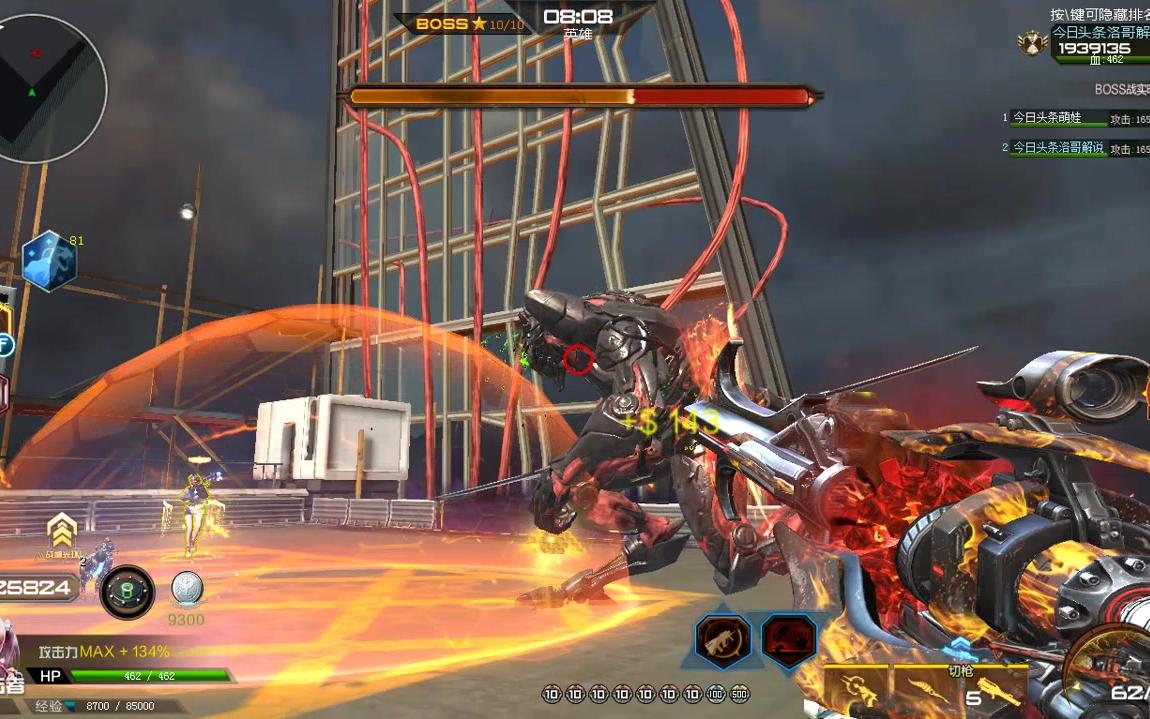Select the silver coin icon above 9300
Screen dimensions: 1150x719
point(187,588)
